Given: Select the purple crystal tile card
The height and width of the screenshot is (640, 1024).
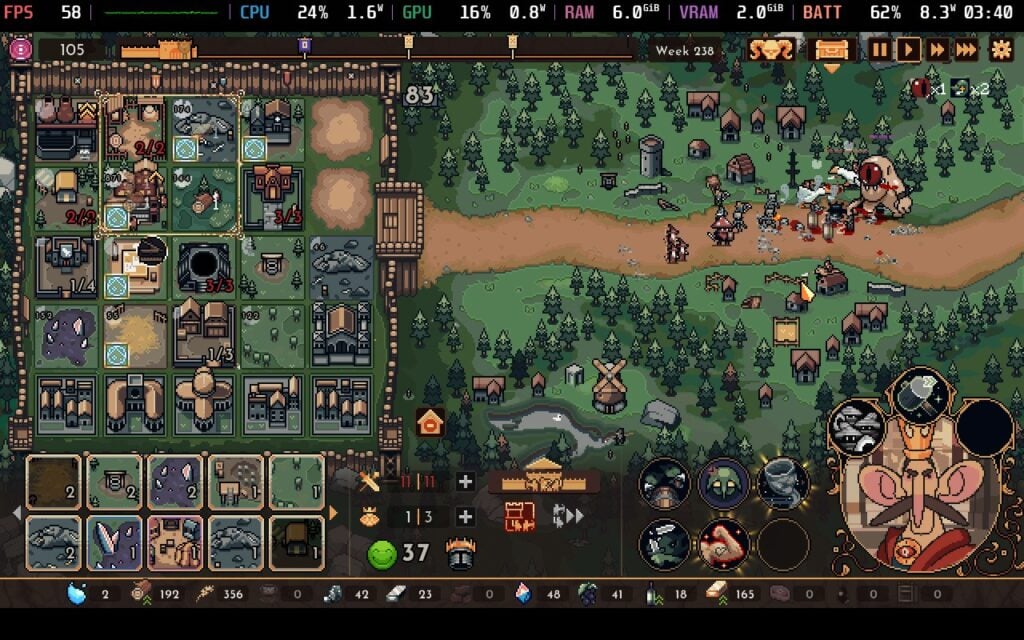Looking at the screenshot, I should tap(175, 482).
